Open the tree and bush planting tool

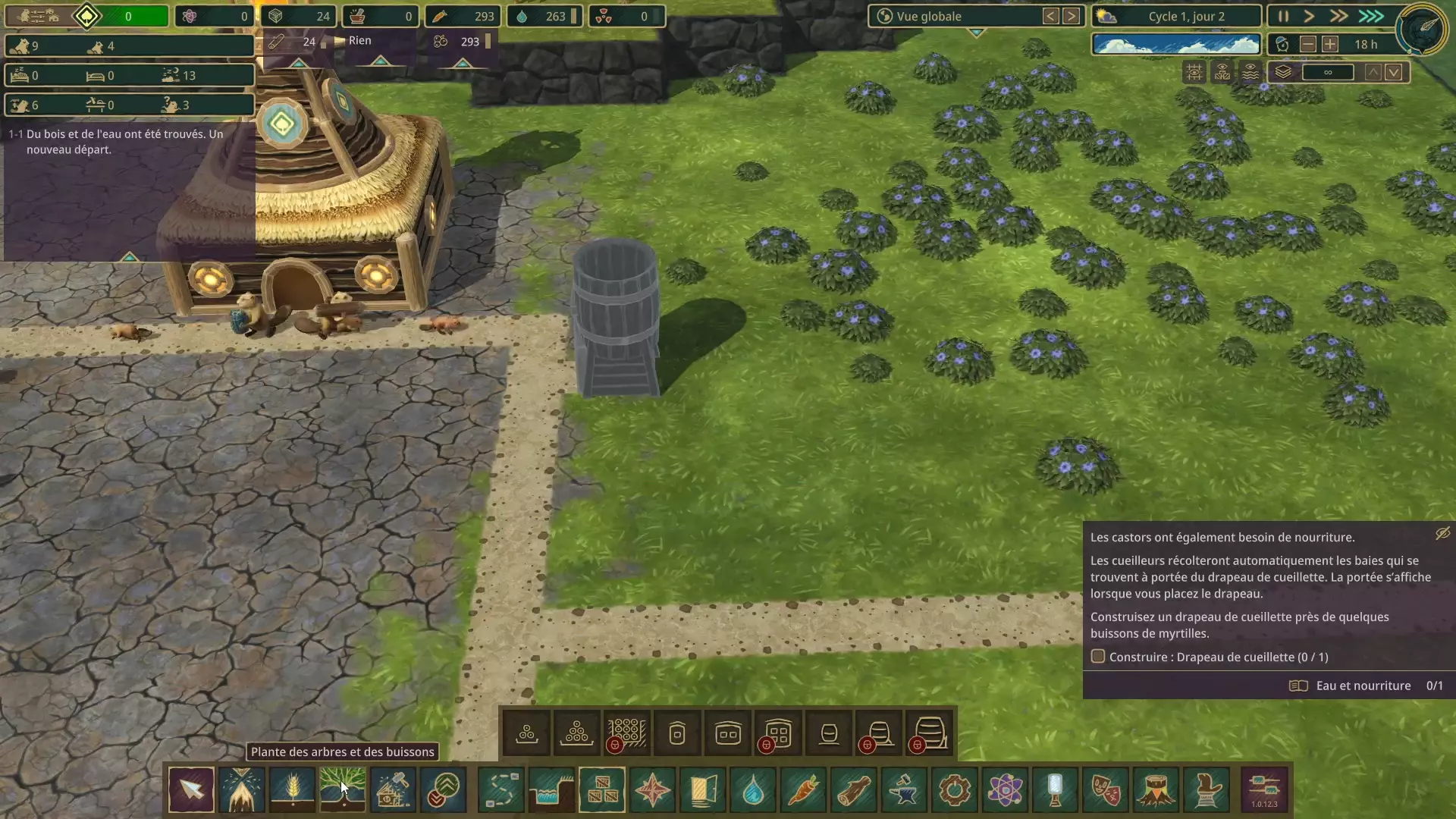[343, 789]
